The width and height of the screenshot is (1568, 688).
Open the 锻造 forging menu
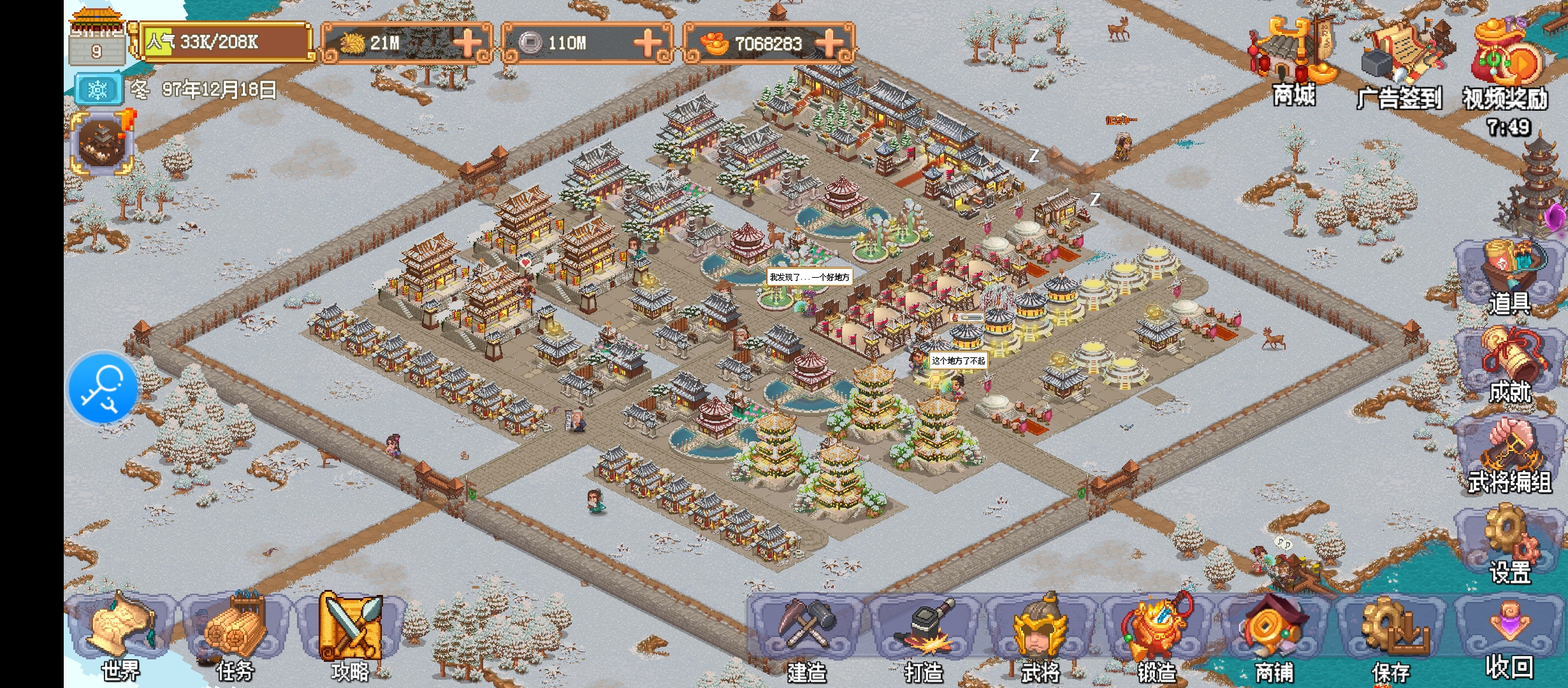coord(1156,637)
